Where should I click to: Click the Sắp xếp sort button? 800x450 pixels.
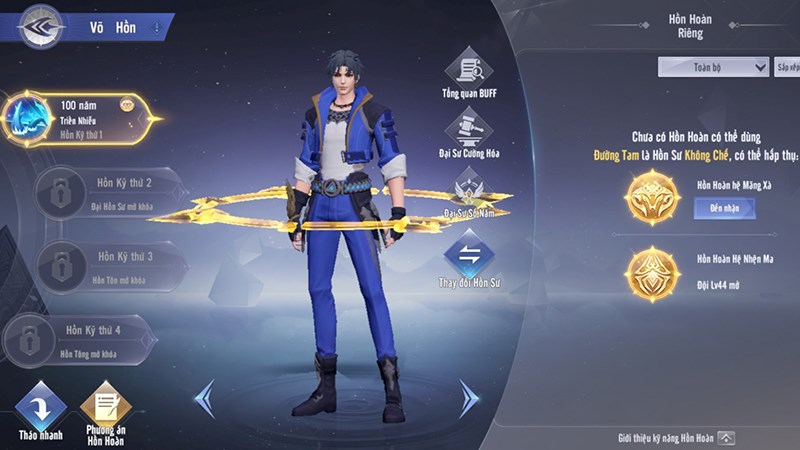click(x=787, y=67)
